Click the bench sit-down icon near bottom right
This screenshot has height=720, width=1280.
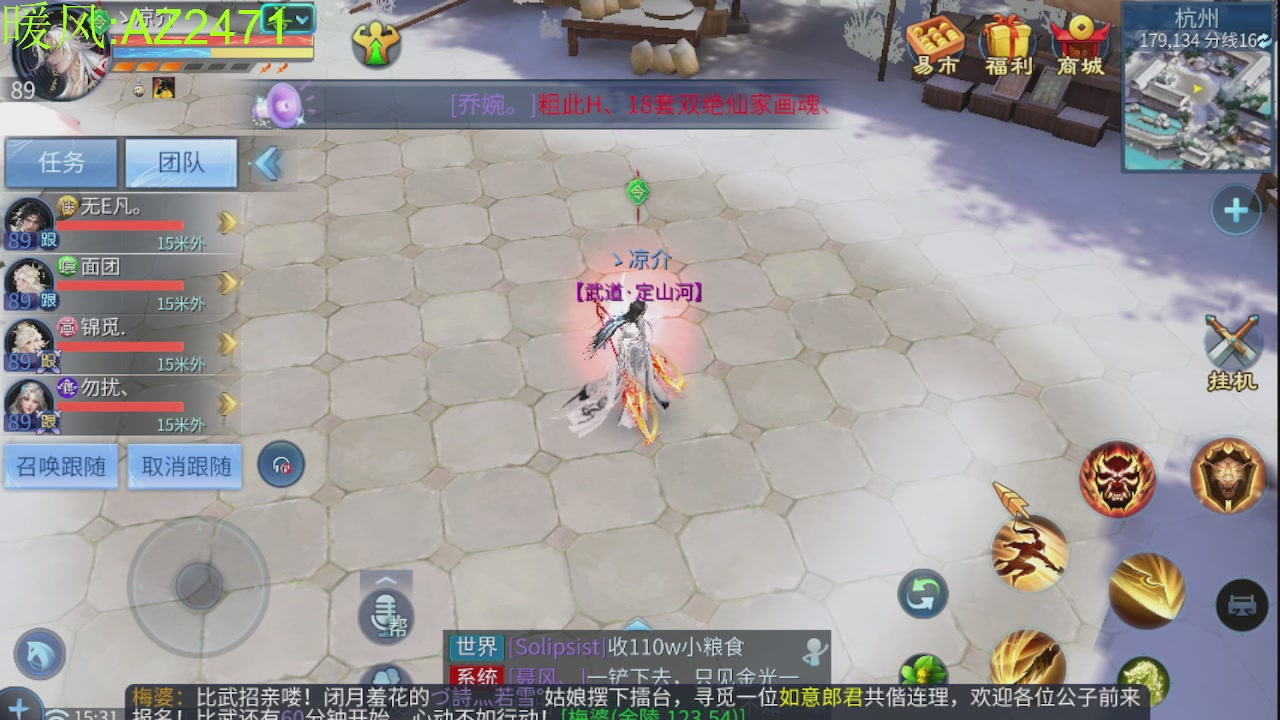point(1243,605)
